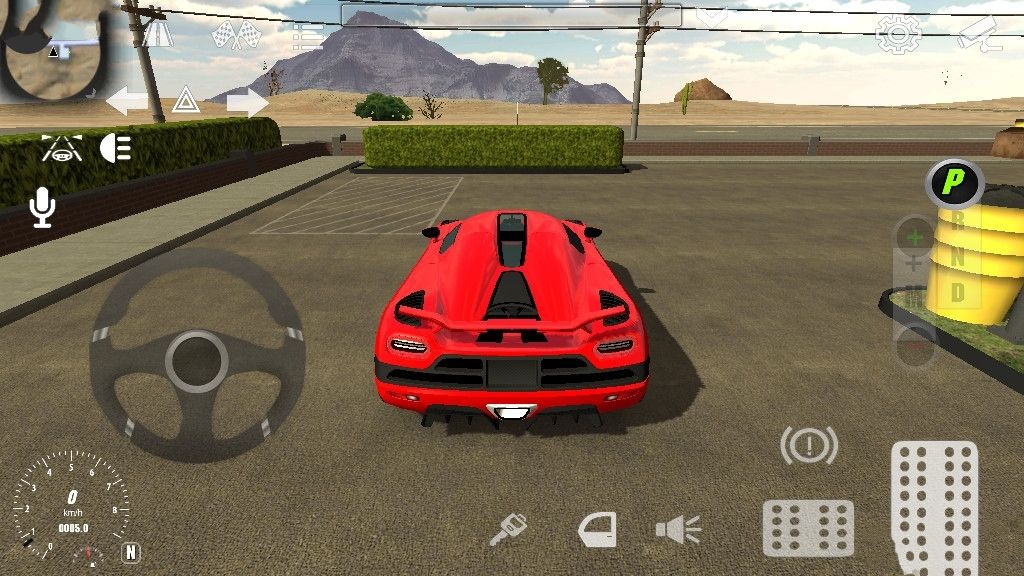The width and height of the screenshot is (1024, 576).
Task: Switch the camera view
Action: click(x=978, y=34)
